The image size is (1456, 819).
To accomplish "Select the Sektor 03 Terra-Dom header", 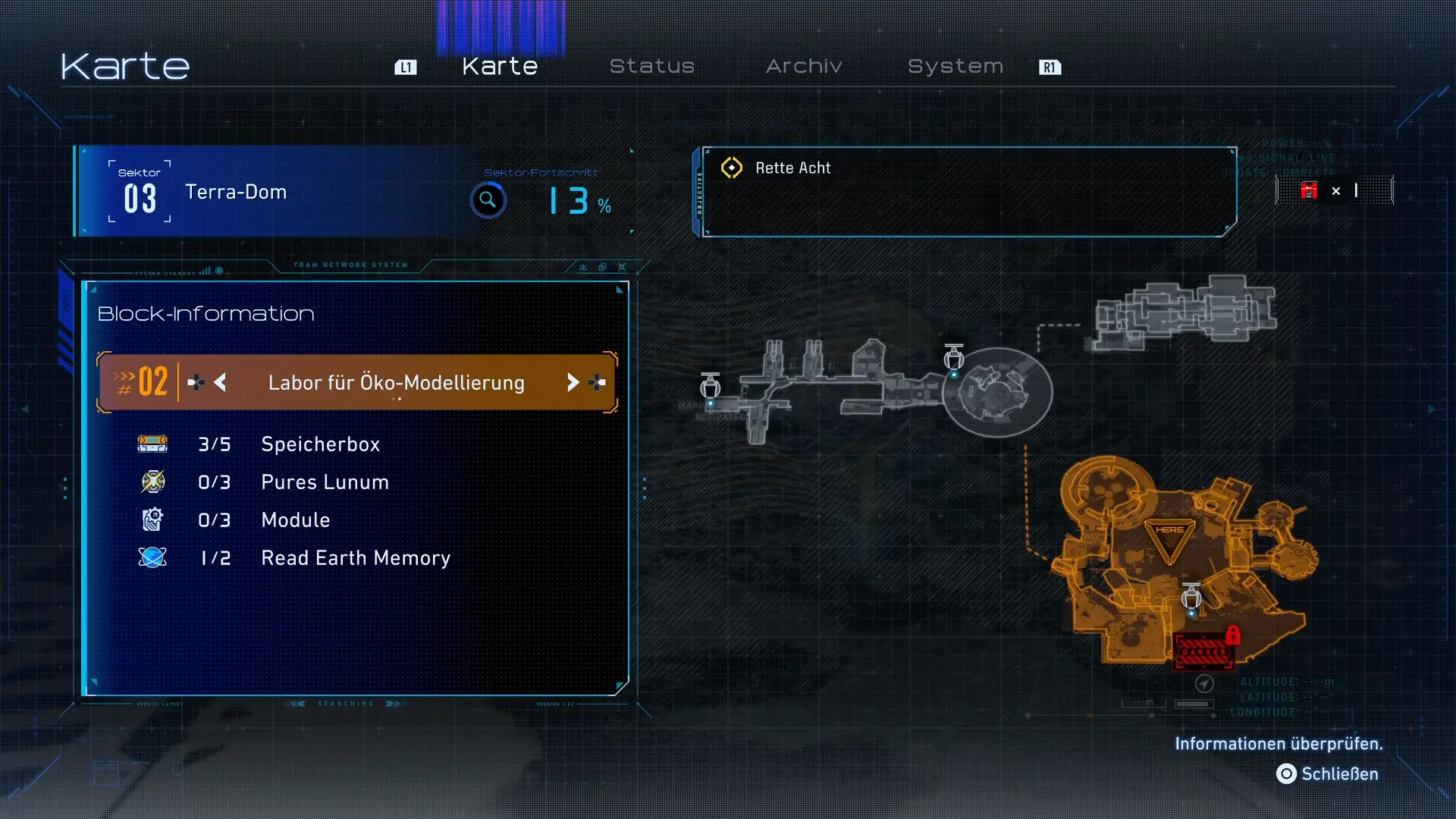I will [x=235, y=193].
